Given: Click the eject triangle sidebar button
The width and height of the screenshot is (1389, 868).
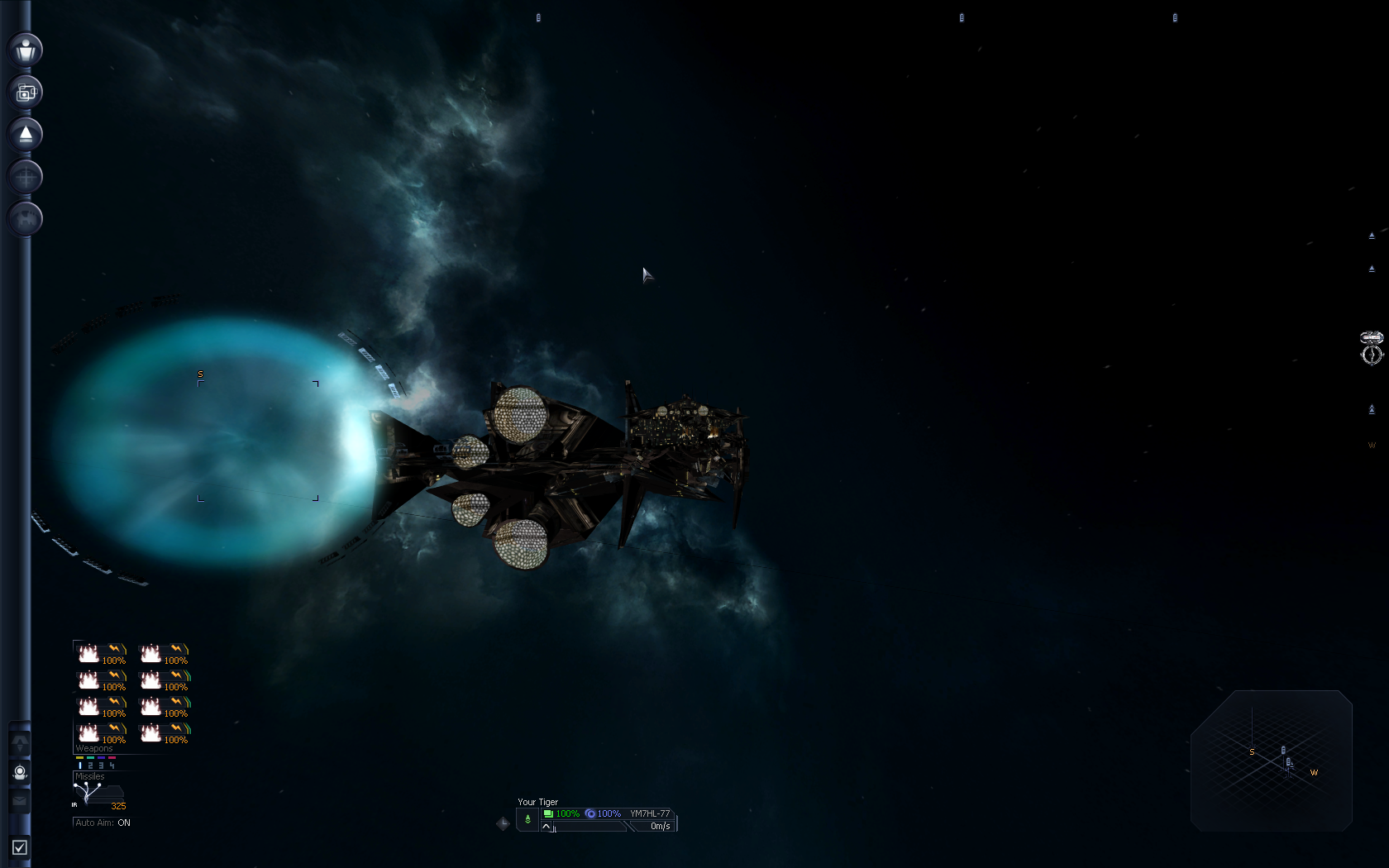Looking at the screenshot, I should click(26, 134).
